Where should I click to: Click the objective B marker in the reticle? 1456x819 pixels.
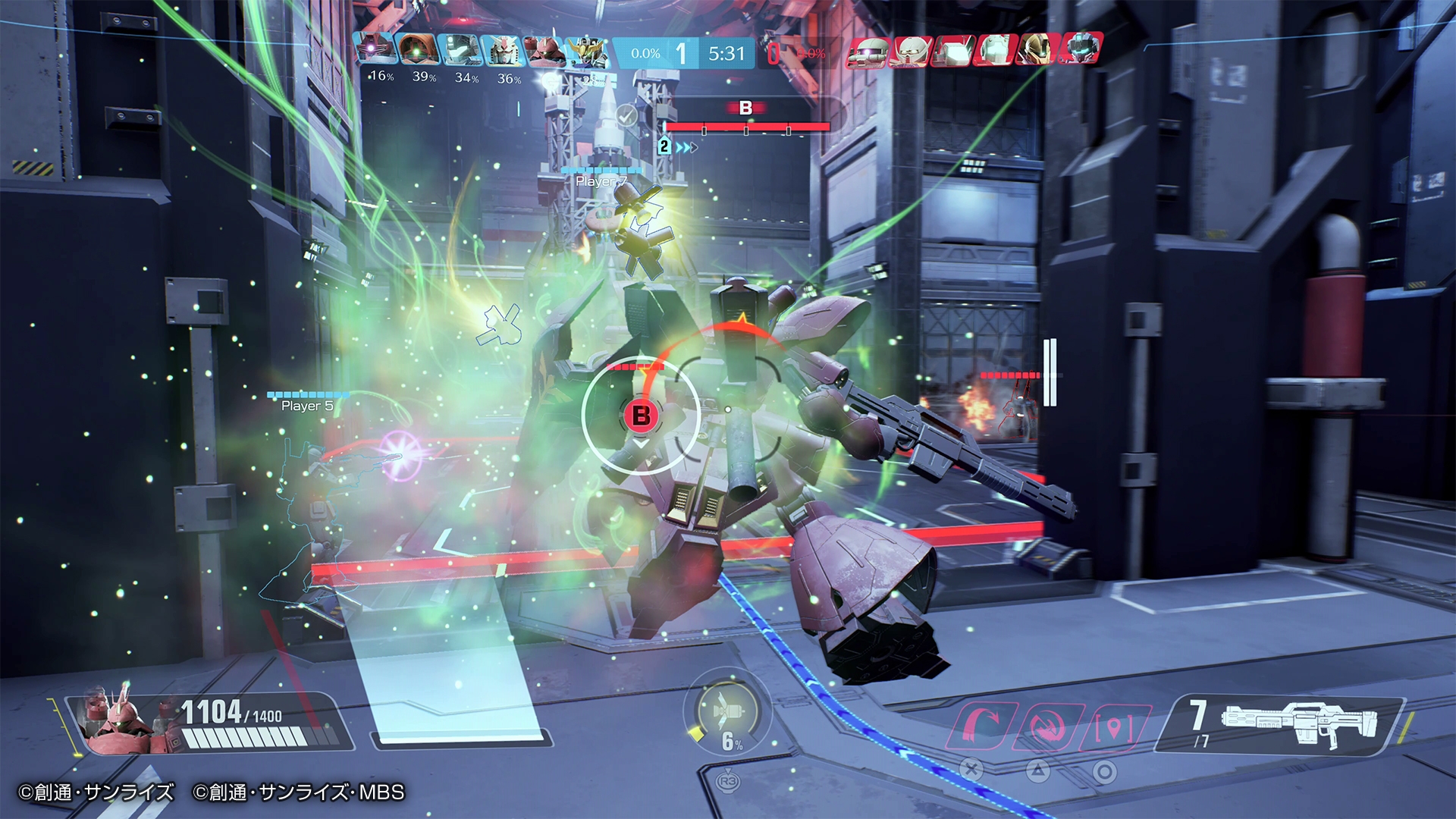click(x=641, y=415)
